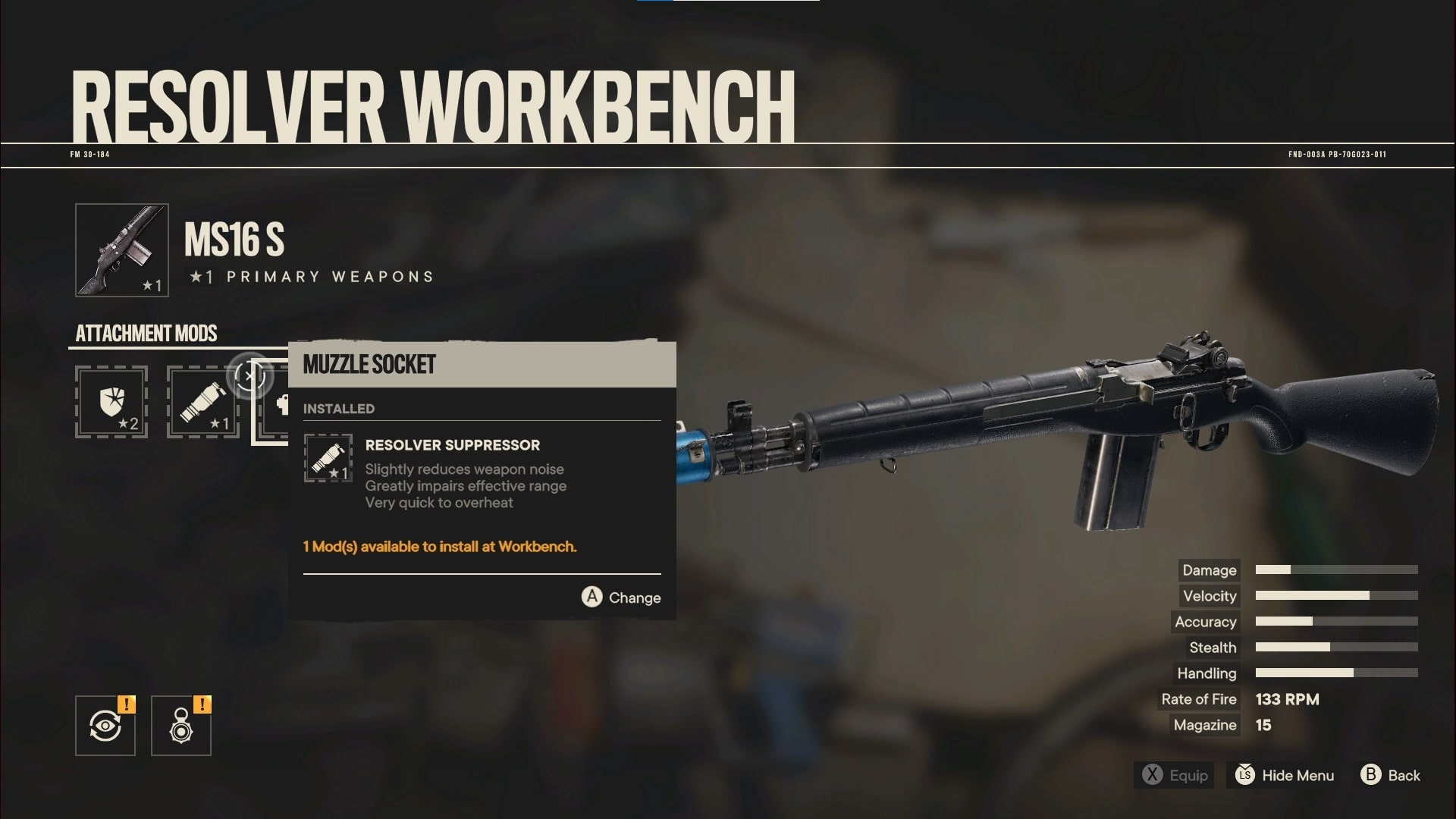Image resolution: width=1456 pixels, height=819 pixels.
Task: Expand the Attachment Mods section header
Action: click(146, 334)
